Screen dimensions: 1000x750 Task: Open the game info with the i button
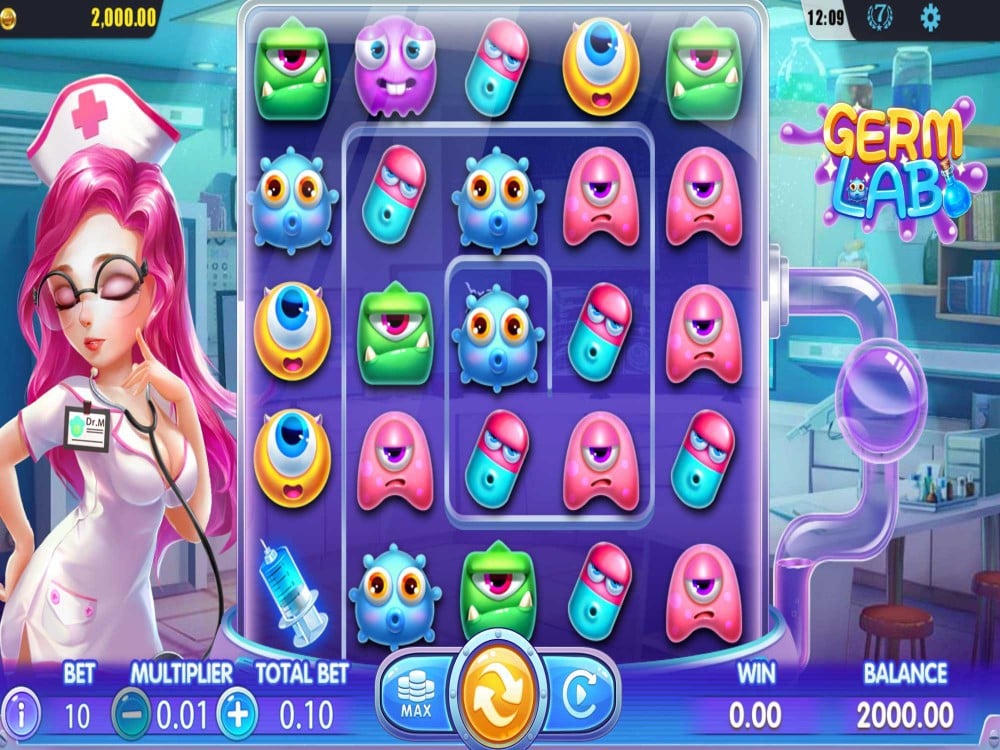tap(22, 714)
